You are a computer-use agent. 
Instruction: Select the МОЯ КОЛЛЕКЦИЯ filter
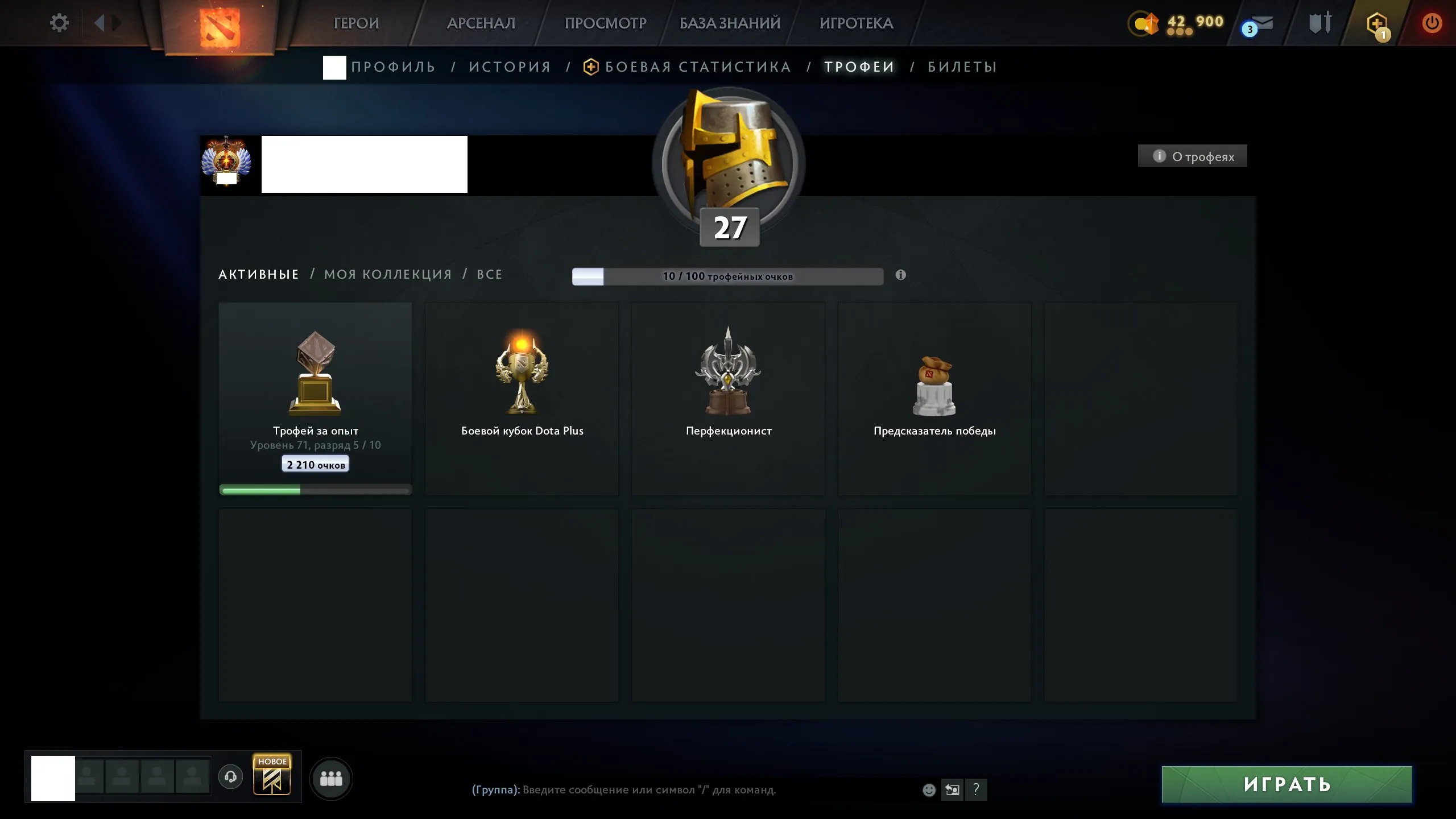(387, 274)
